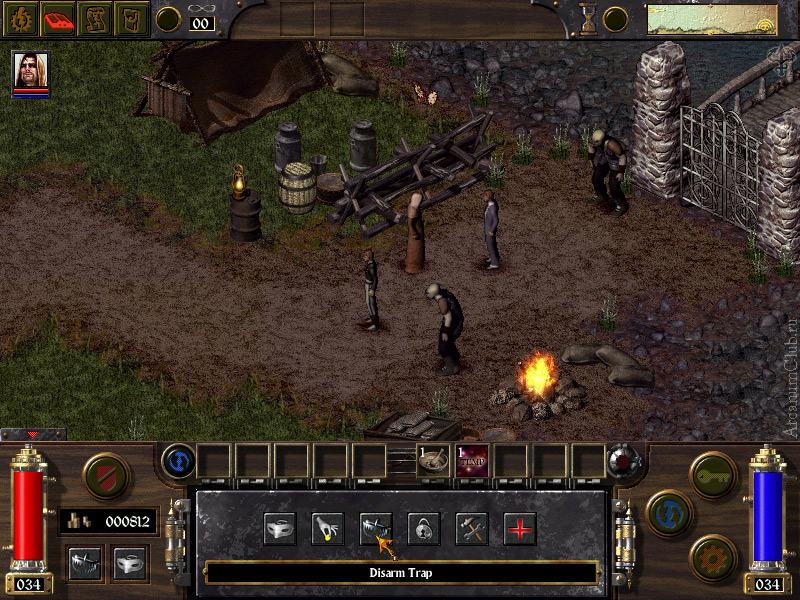Select the Heal red cross skill

click(x=520, y=527)
